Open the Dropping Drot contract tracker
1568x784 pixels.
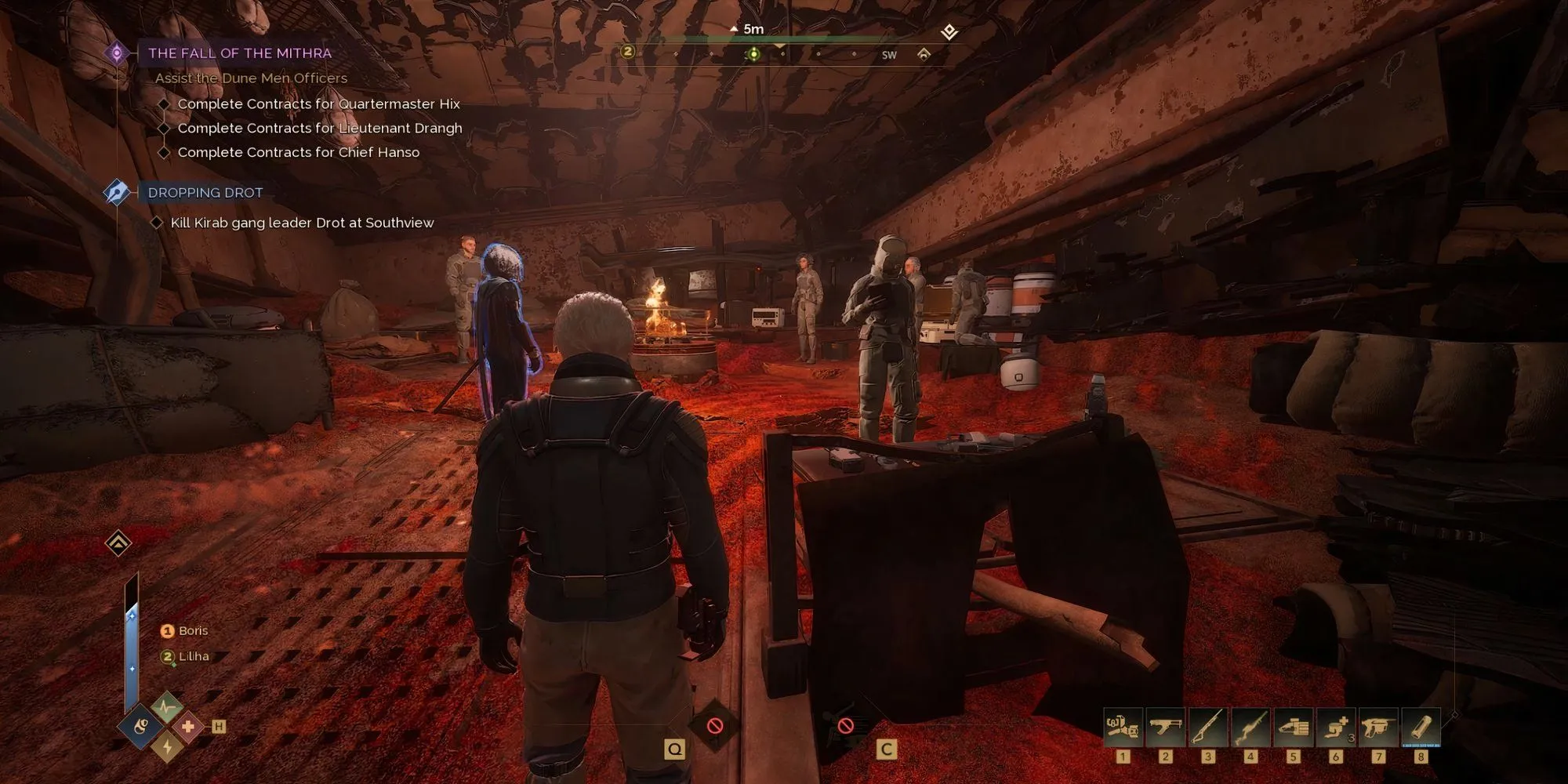(x=205, y=193)
